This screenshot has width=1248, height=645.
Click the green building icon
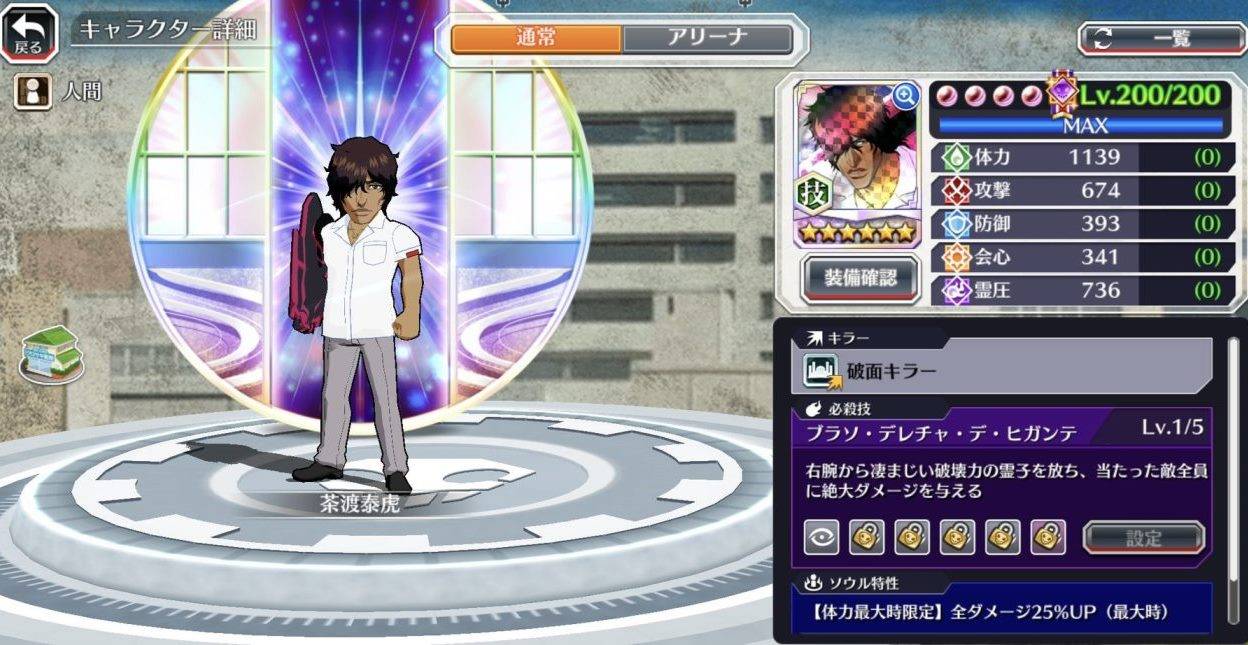(x=51, y=354)
